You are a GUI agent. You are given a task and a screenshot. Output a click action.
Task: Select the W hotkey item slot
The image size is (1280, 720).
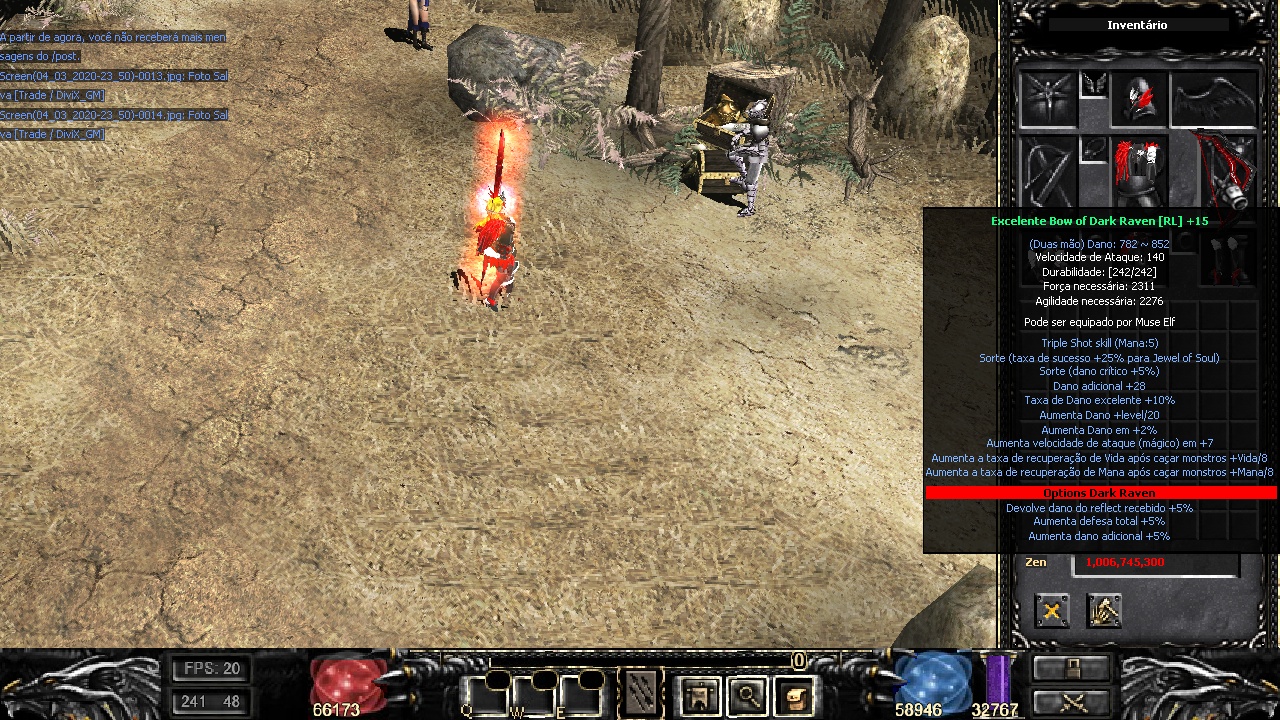(x=530, y=693)
